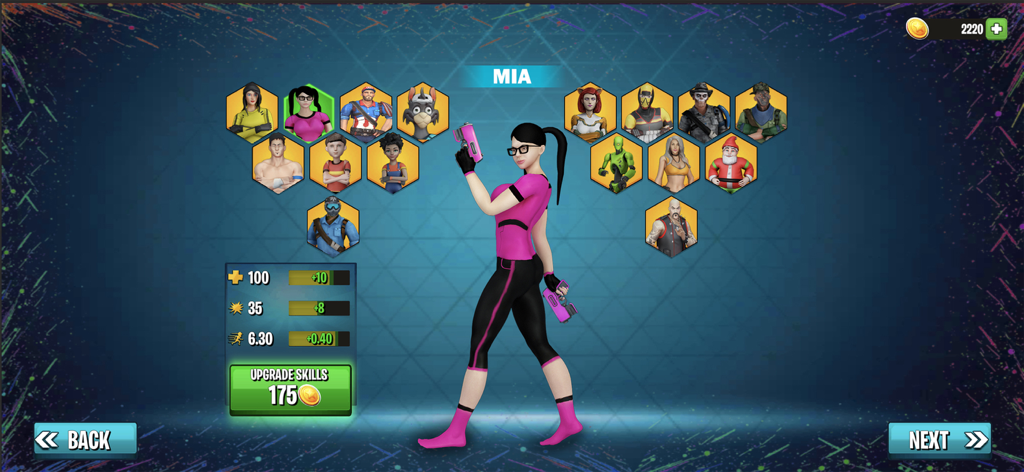This screenshot has height=472, width=1024.
Task: Choose the Mia portrait with pink shirt
Action: (x=308, y=112)
